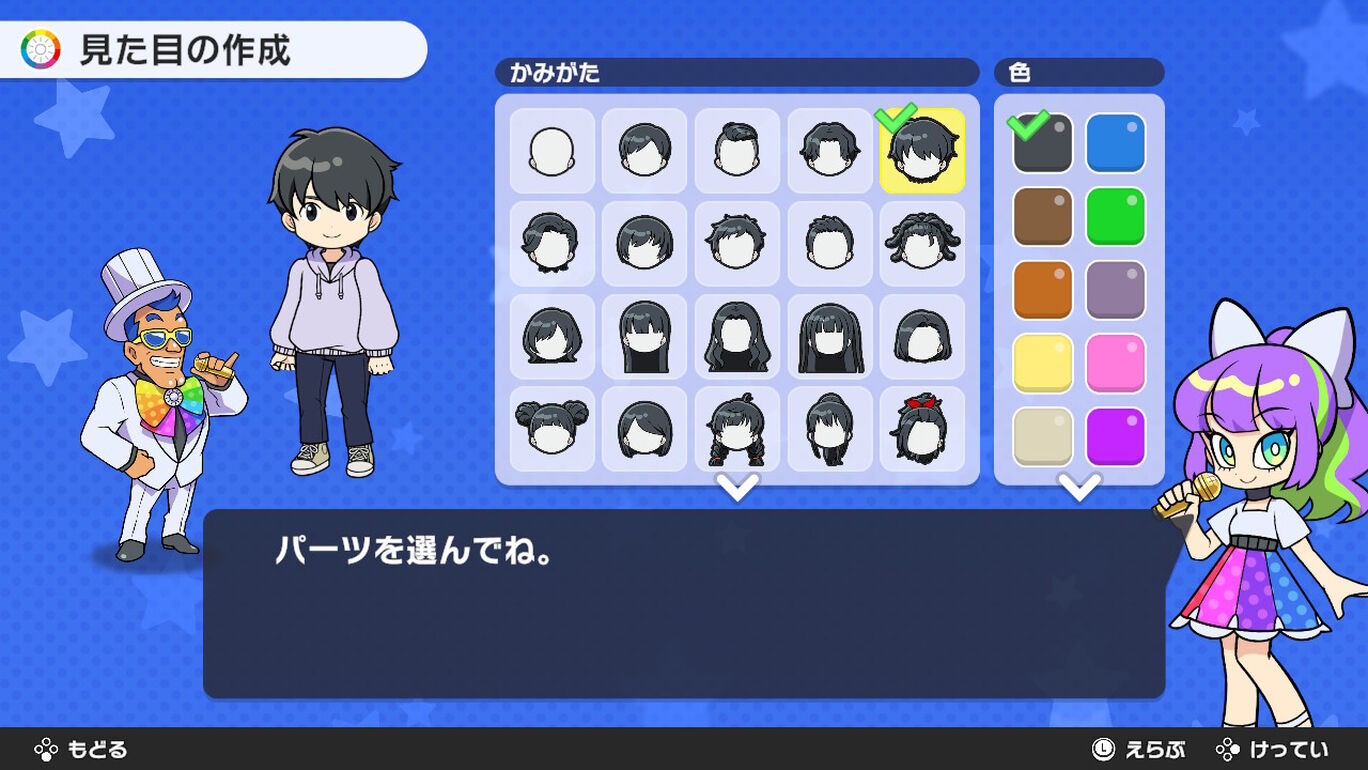Image resolution: width=1368 pixels, height=770 pixels.
Task: Select the wavy long hairstyle
Action: [x=737, y=335]
